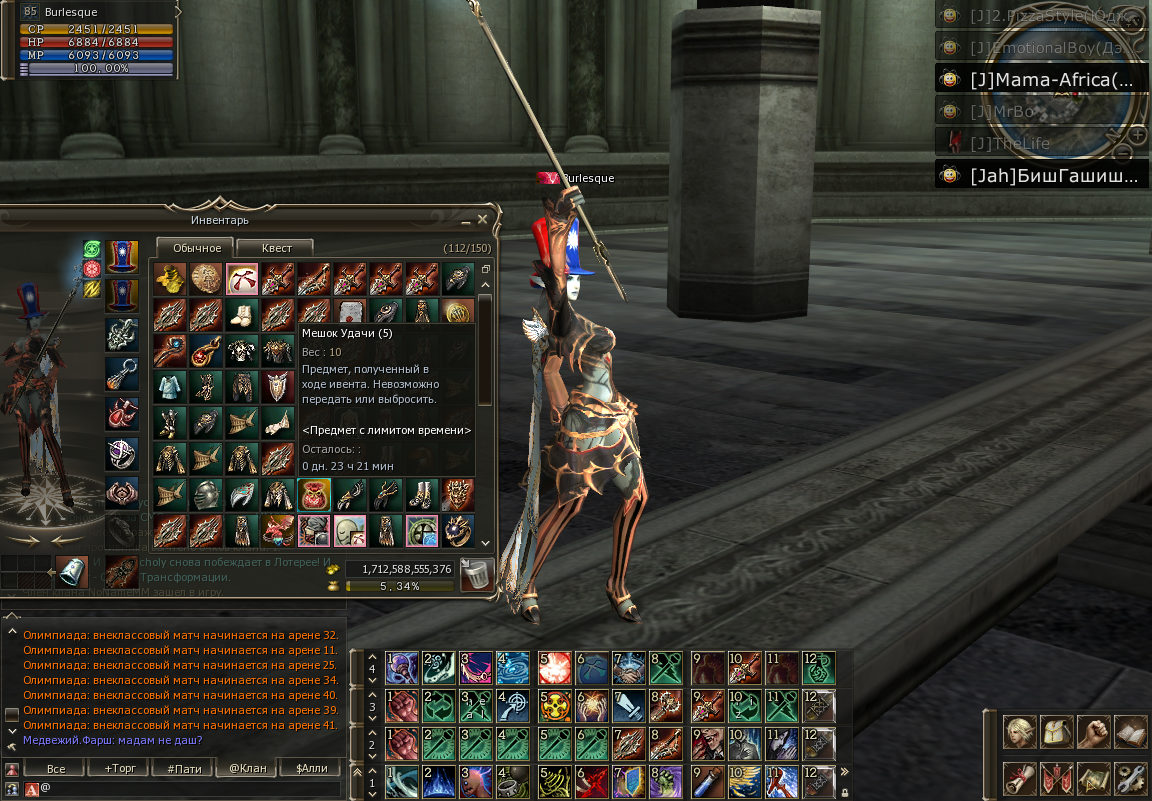Pick the white boots inventory item
Viewport: 1152px width, 801px height.
click(x=241, y=314)
